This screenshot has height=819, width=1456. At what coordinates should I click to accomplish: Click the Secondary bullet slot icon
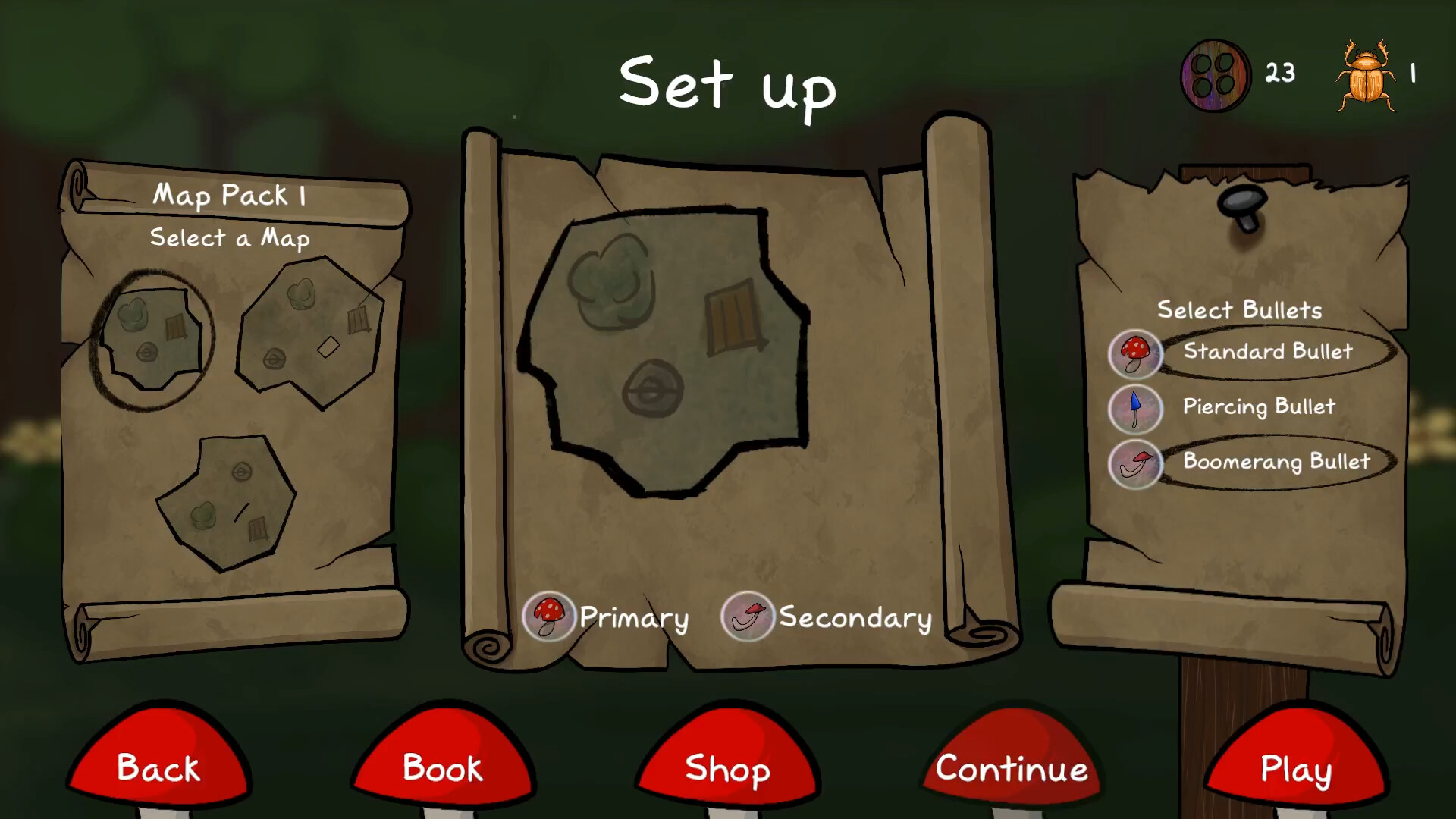point(748,617)
